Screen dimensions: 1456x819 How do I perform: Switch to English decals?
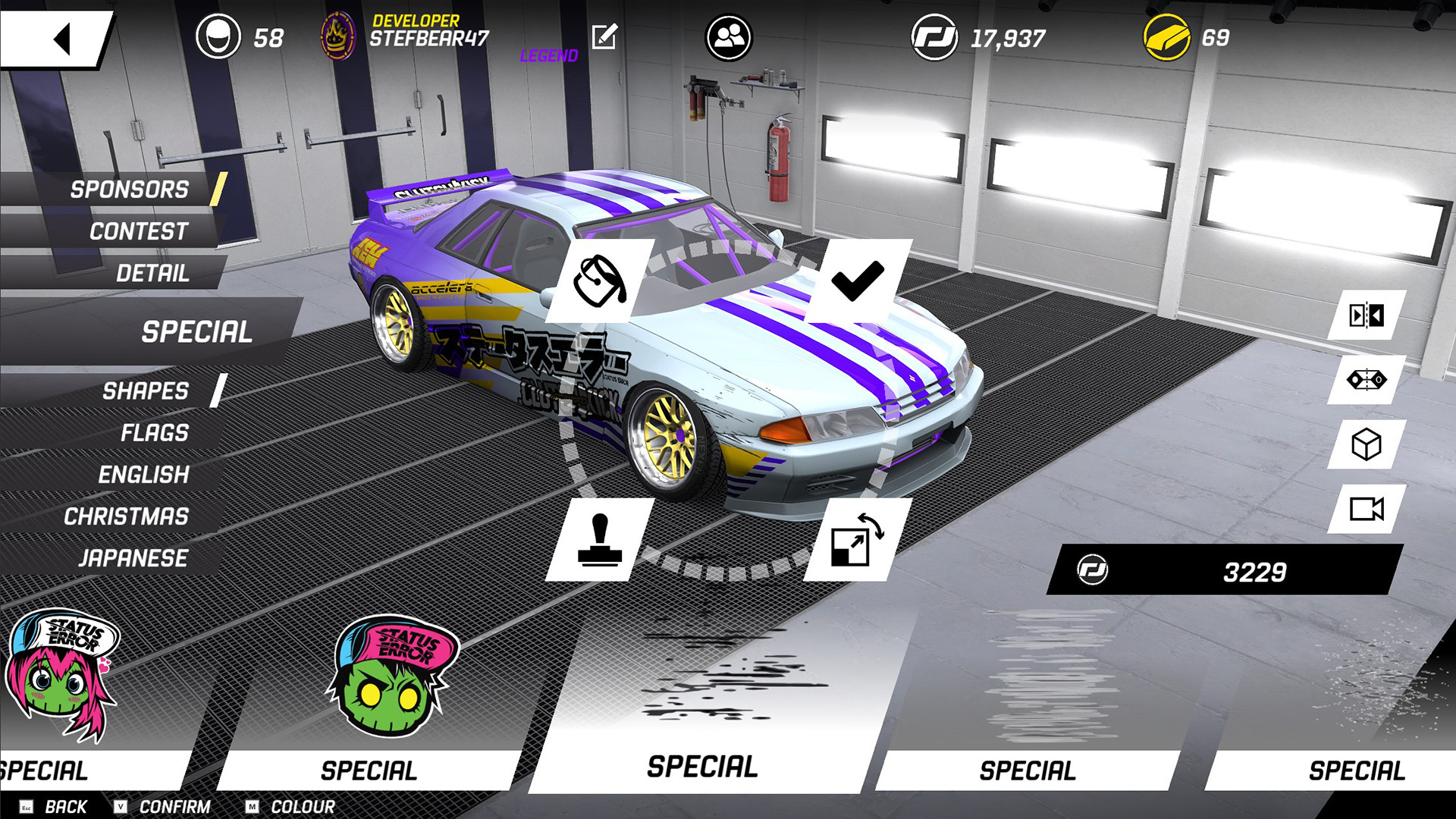click(x=143, y=475)
